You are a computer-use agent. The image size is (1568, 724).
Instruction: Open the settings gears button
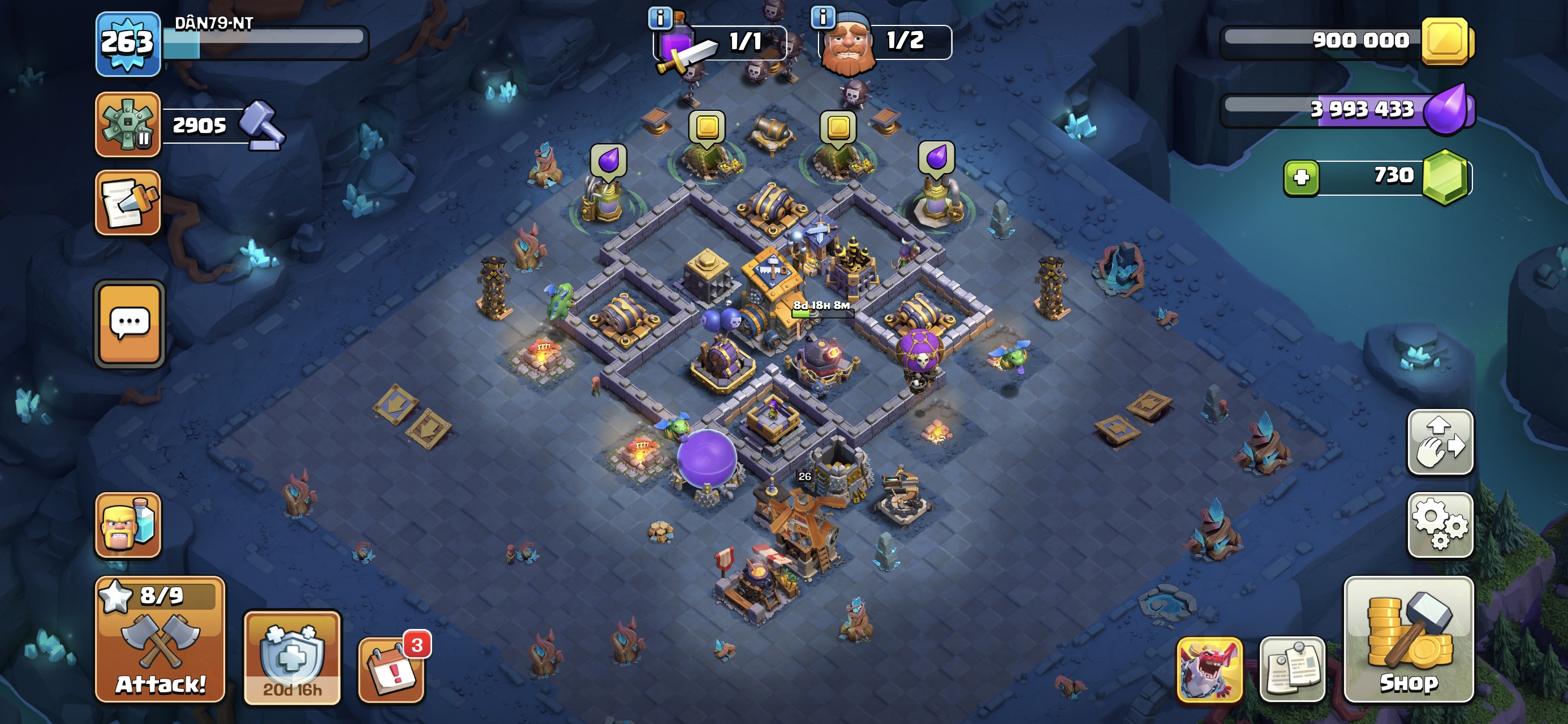pos(1440,524)
